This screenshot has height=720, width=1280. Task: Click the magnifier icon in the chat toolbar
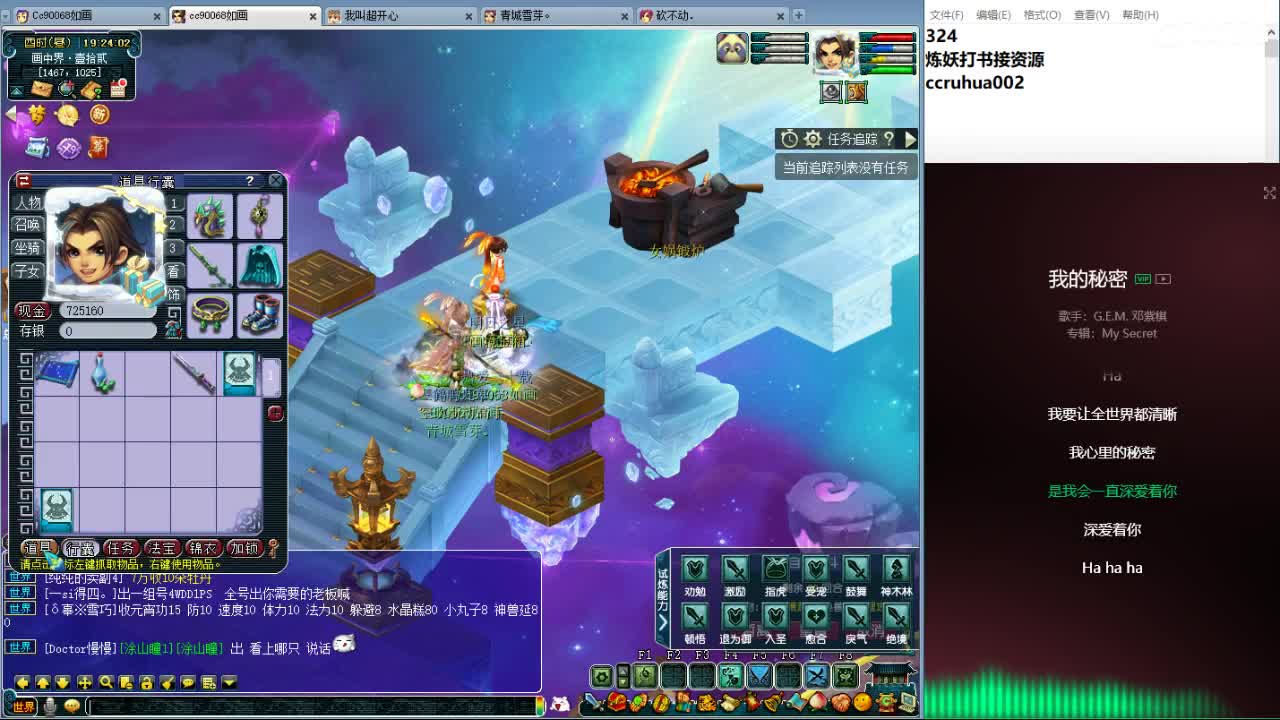click(x=105, y=685)
